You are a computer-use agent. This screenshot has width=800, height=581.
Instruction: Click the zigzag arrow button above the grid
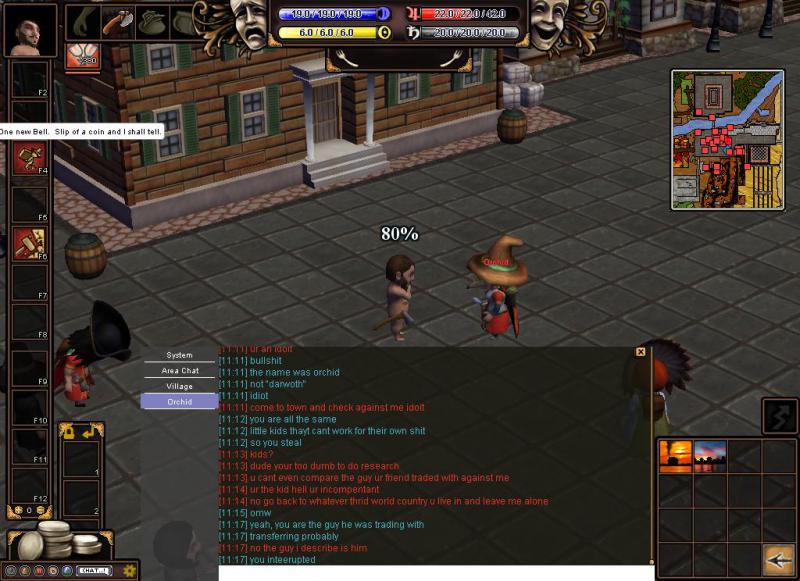(x=779, y=415)
